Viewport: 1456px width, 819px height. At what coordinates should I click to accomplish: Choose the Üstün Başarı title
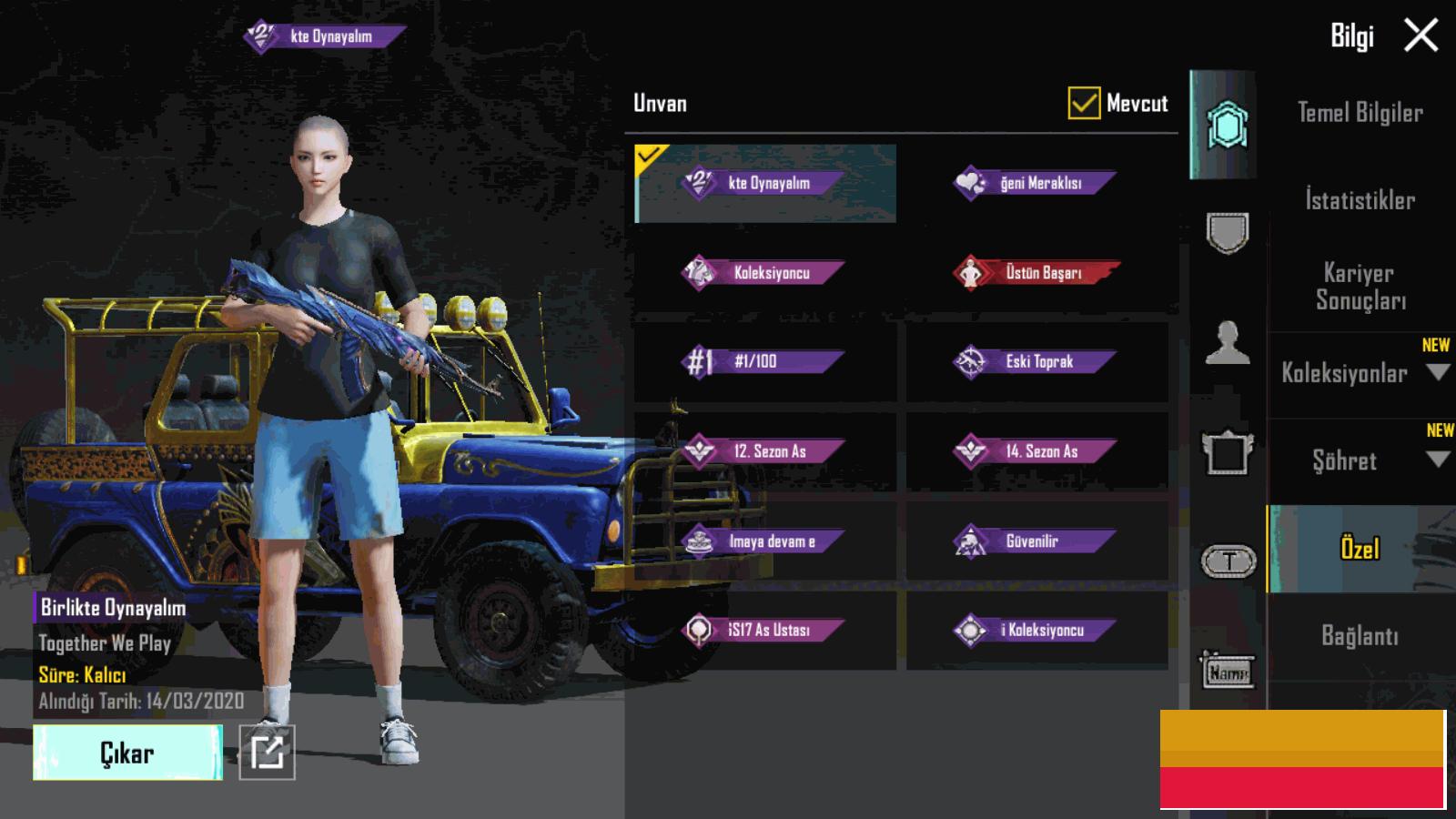pyautogui.click(x=1036, y=273)
